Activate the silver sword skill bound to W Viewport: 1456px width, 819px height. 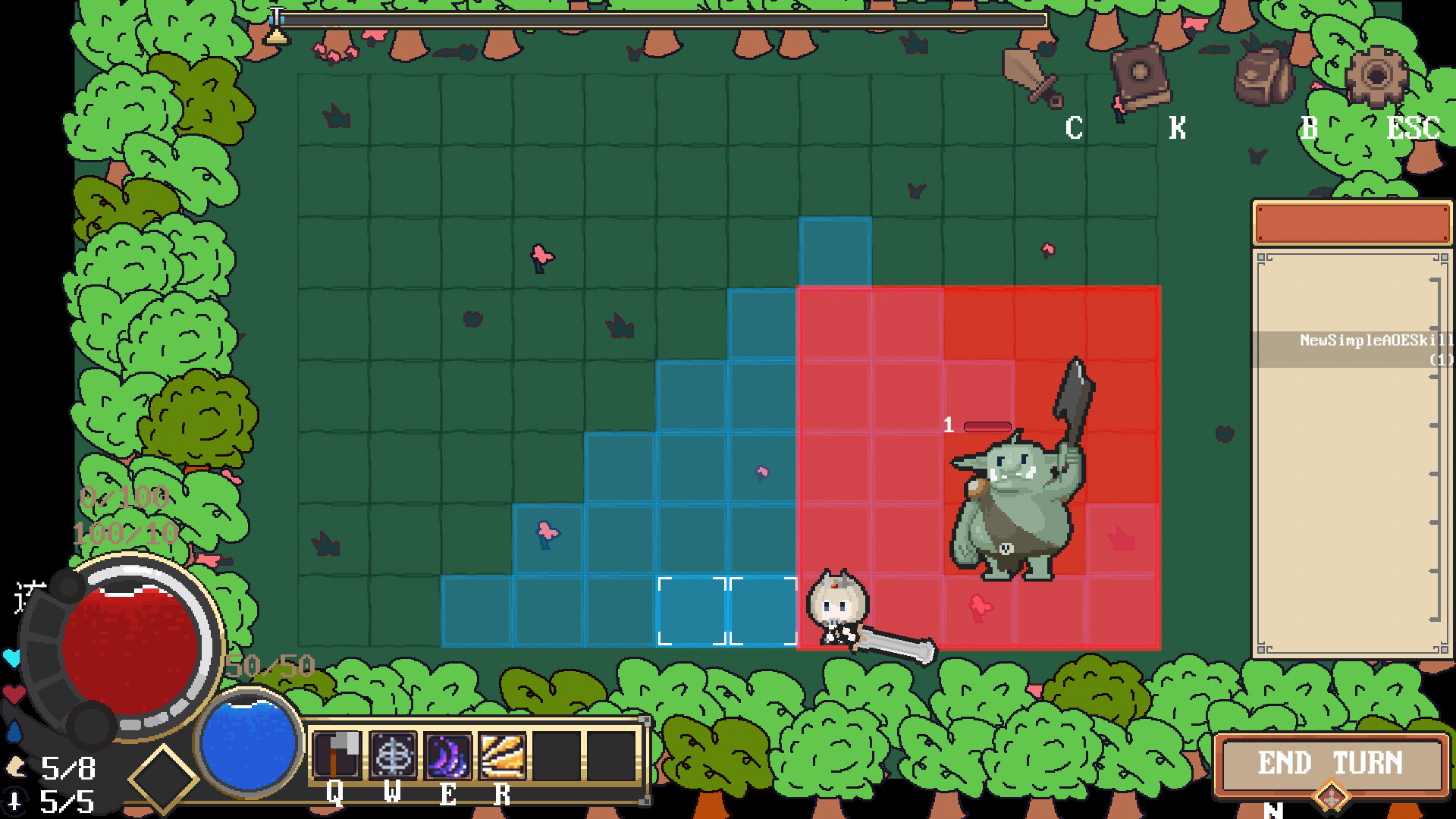tap(393, 755)
